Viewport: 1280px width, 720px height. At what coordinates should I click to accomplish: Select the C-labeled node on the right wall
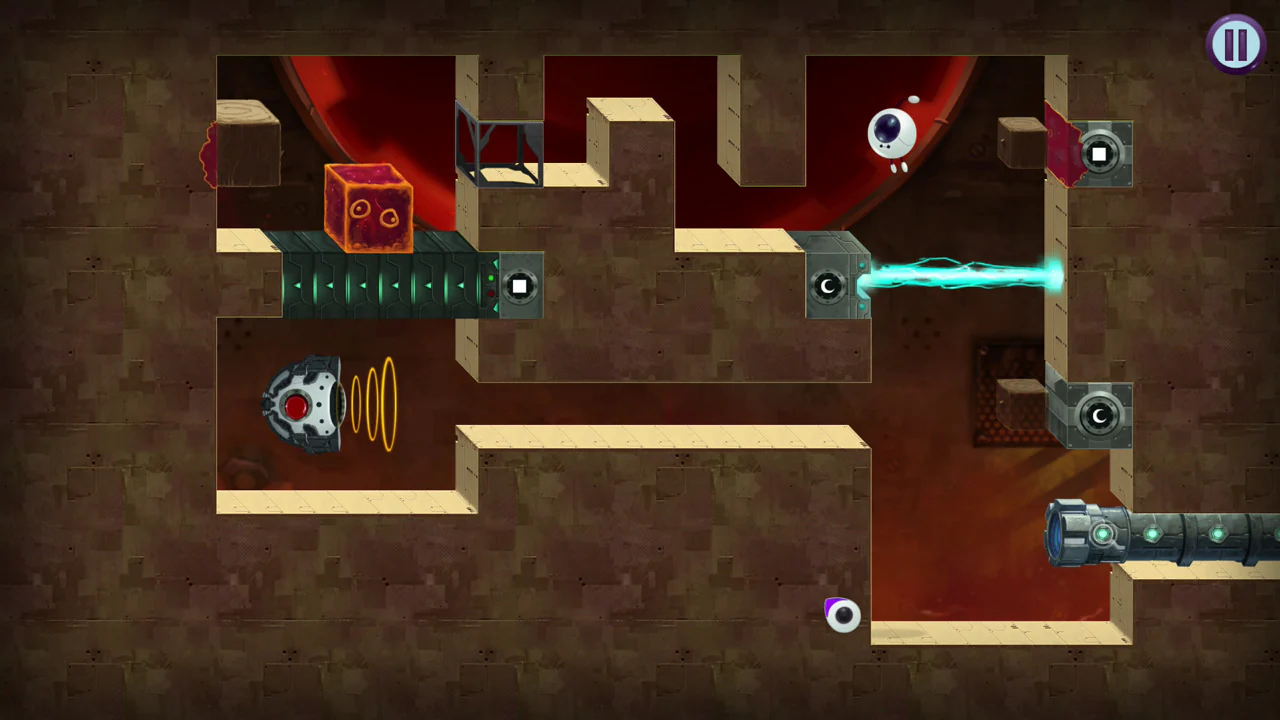1098,415
